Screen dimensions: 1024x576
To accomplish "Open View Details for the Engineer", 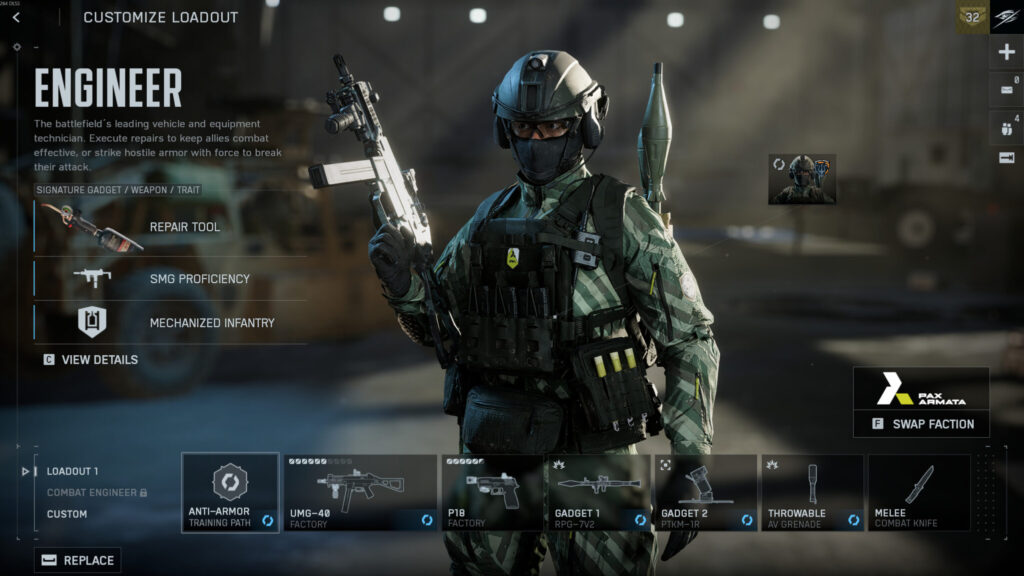I will [91, 359].
